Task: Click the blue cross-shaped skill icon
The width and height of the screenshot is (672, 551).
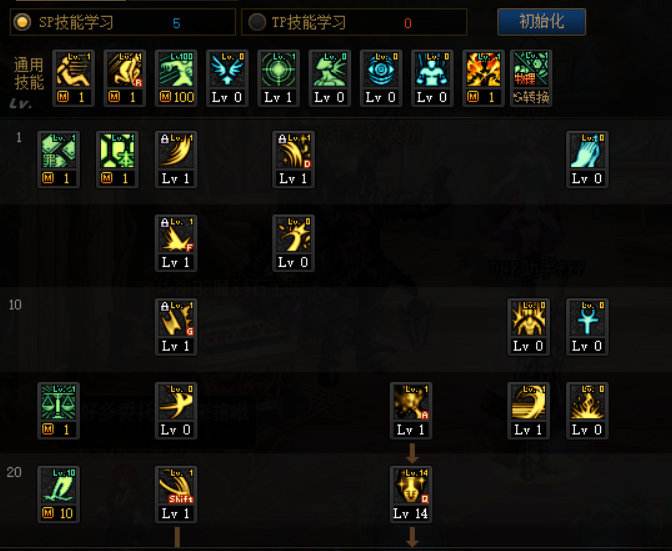Action: [587, 319]
